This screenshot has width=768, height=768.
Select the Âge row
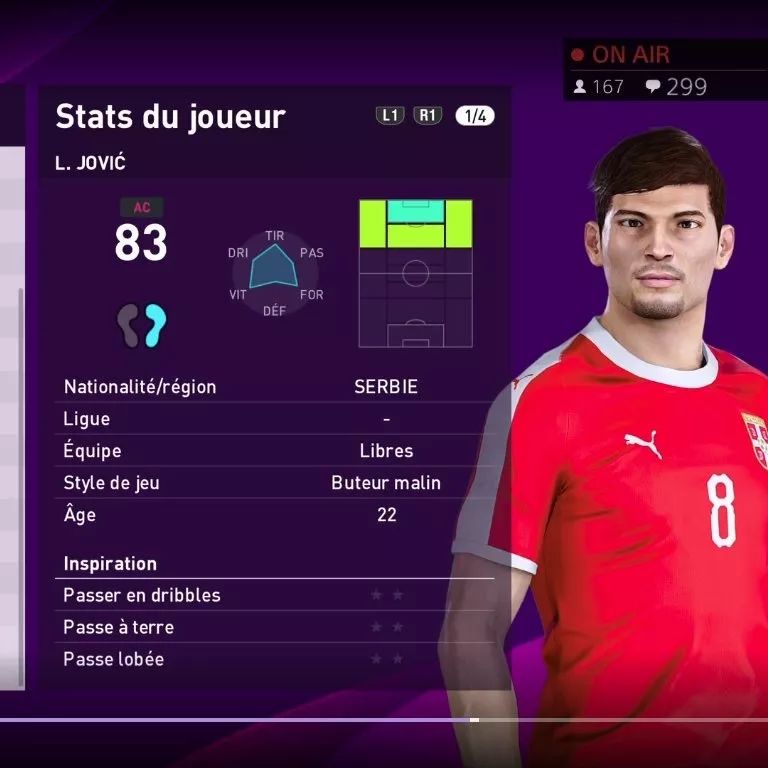tap(275, 515)
